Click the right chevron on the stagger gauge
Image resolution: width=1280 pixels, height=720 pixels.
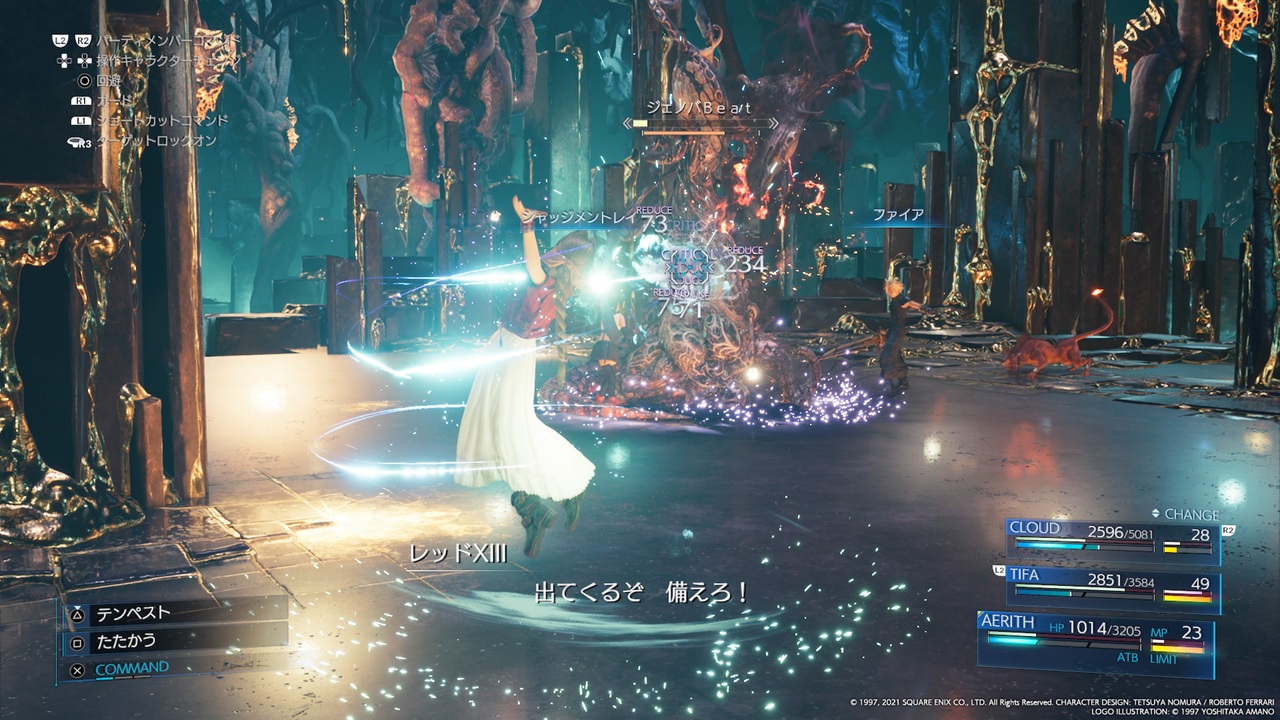[x=773, y=123]
